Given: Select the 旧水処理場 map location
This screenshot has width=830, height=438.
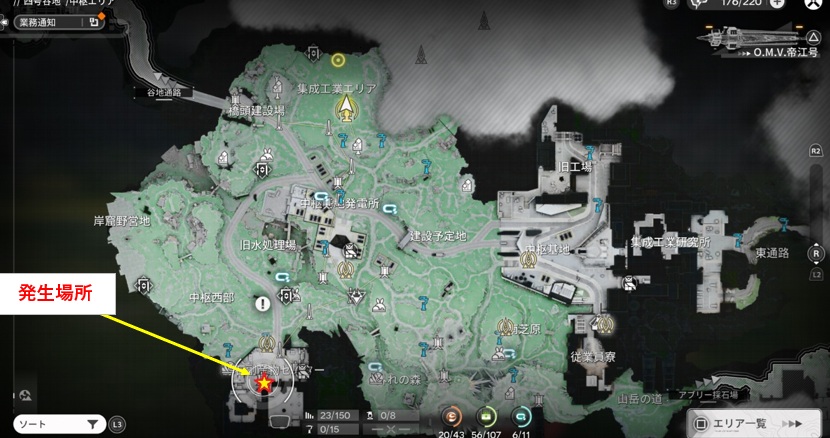Looking at the screenshot, I should 268,244.
